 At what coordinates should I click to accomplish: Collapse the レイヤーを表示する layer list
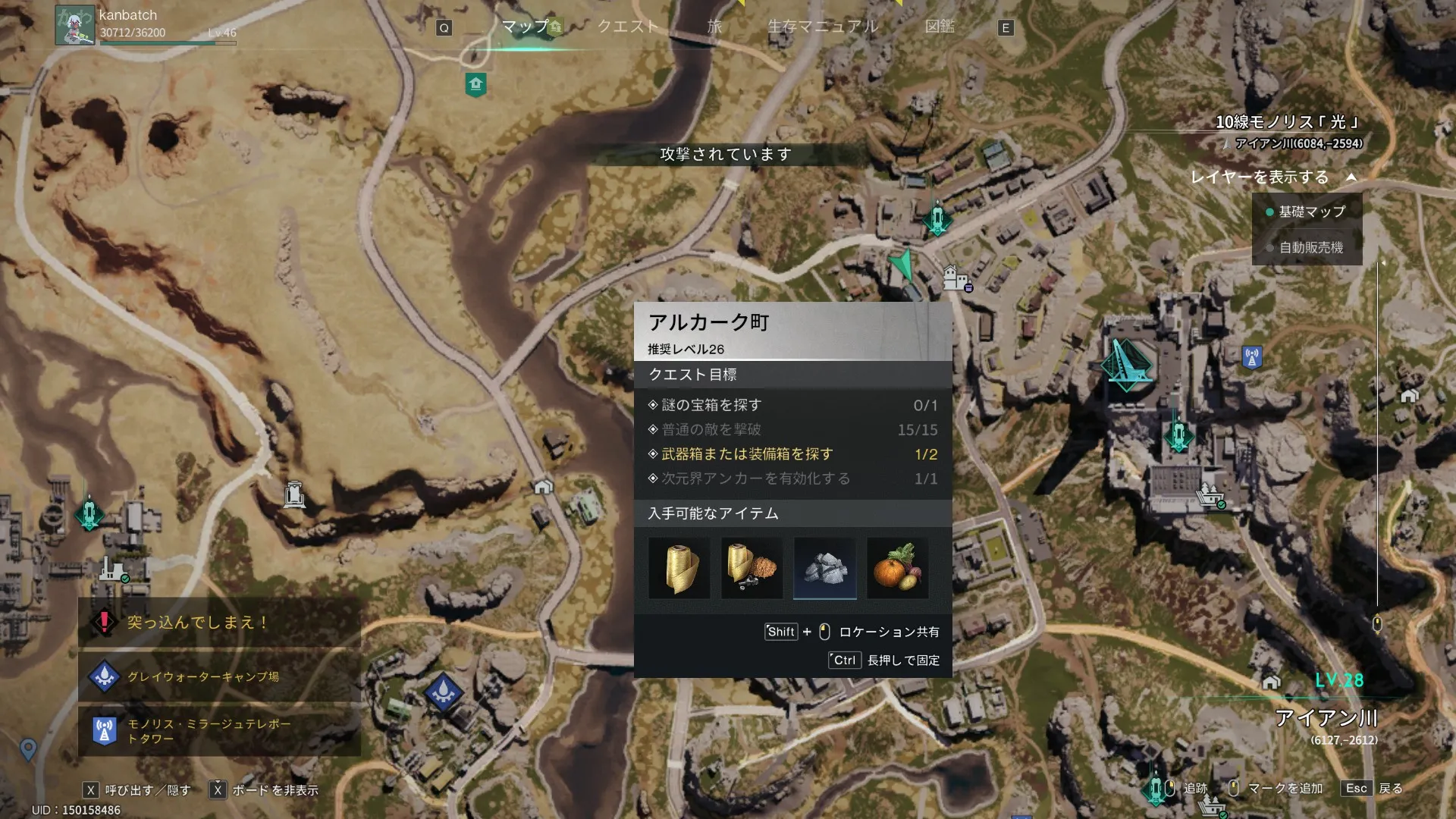click(1351, 177)
